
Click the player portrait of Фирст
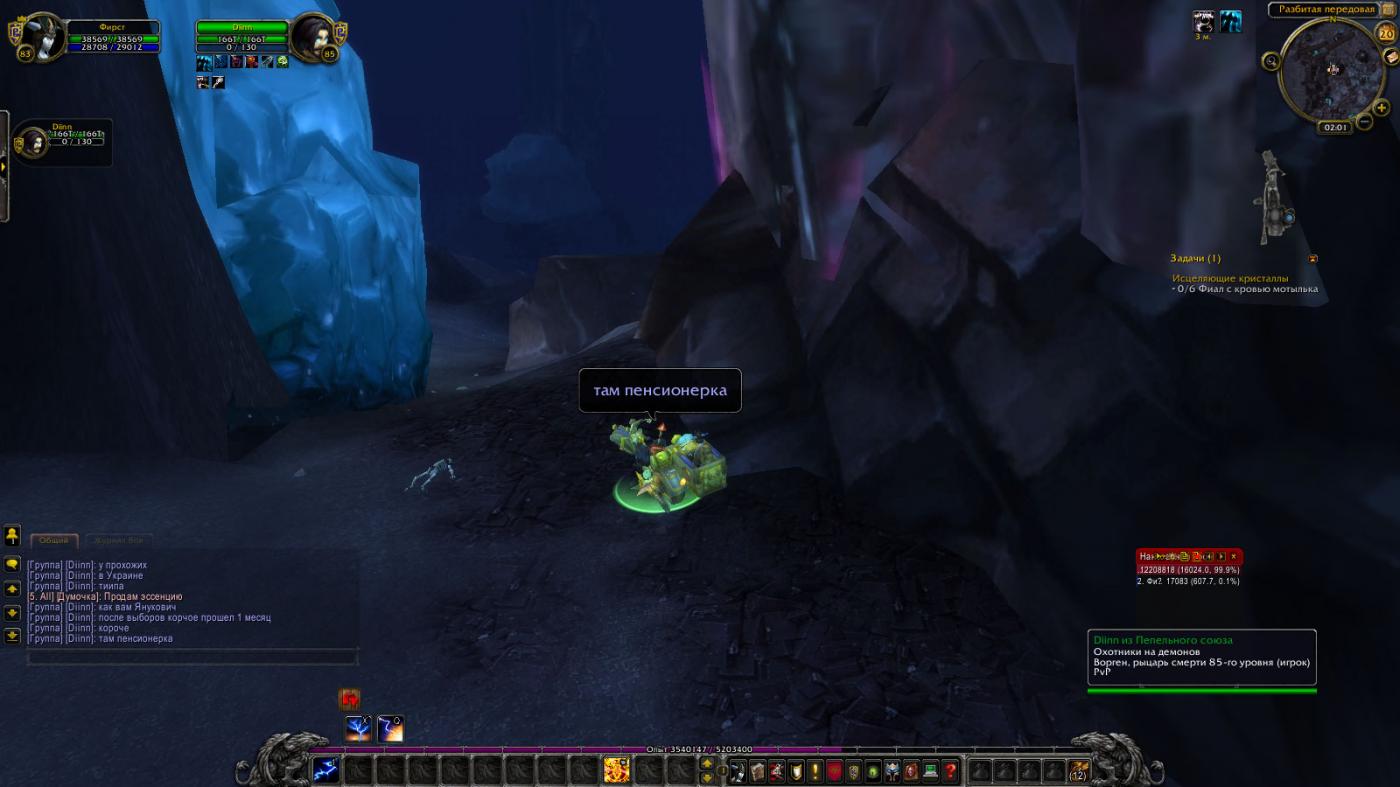(42, 37)
